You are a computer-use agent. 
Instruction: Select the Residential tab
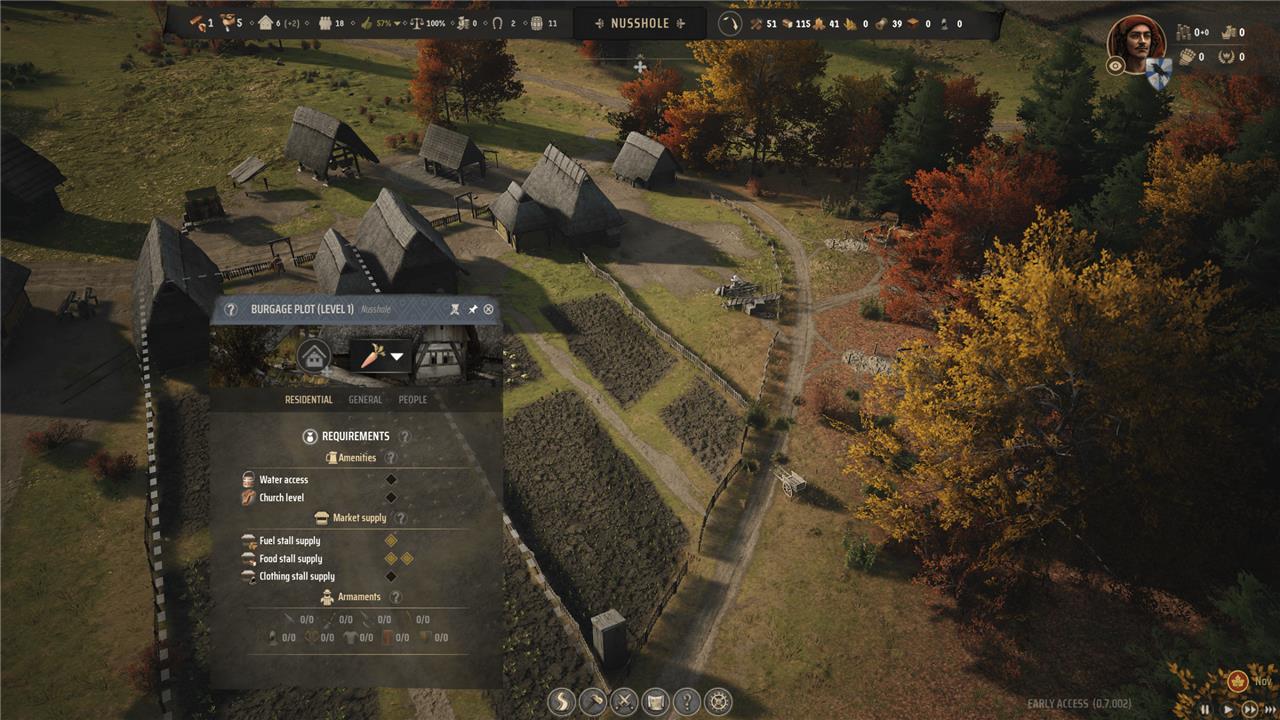point(308,400)
